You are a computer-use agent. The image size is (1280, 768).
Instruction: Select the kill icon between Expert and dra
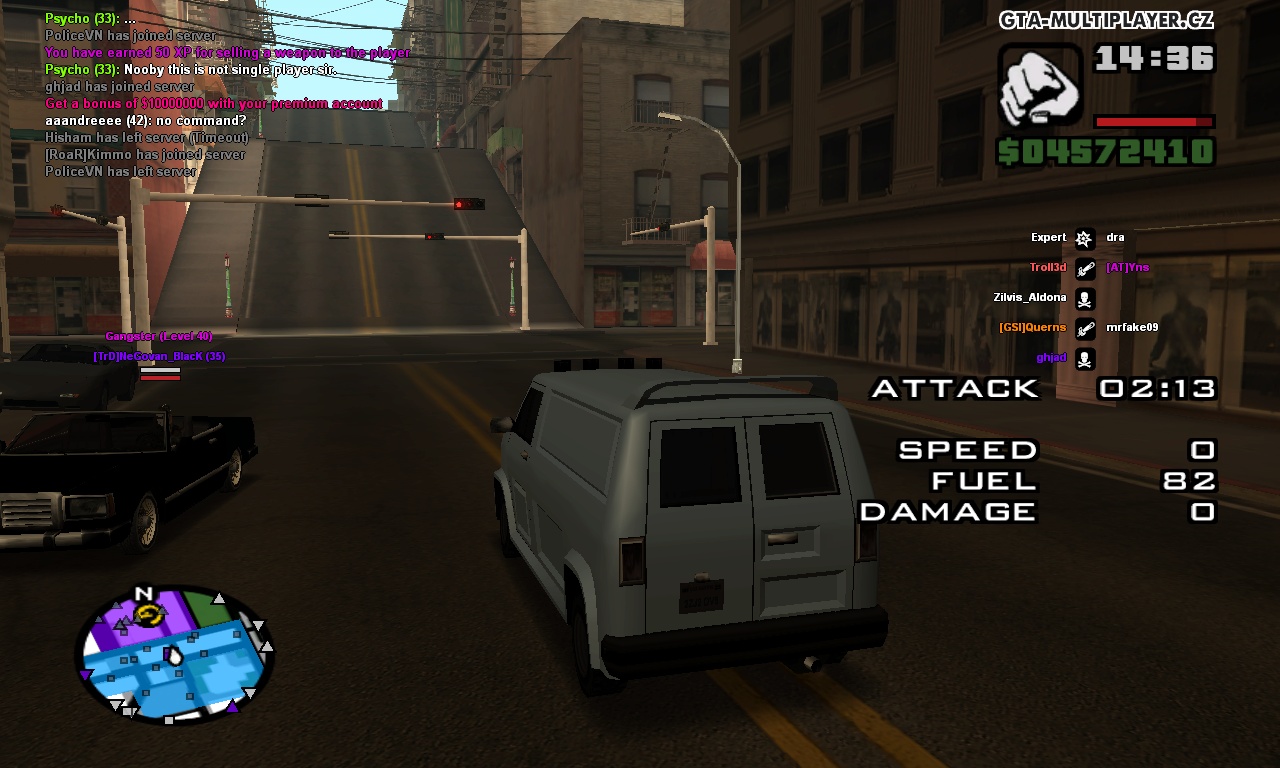point(1085,238)
